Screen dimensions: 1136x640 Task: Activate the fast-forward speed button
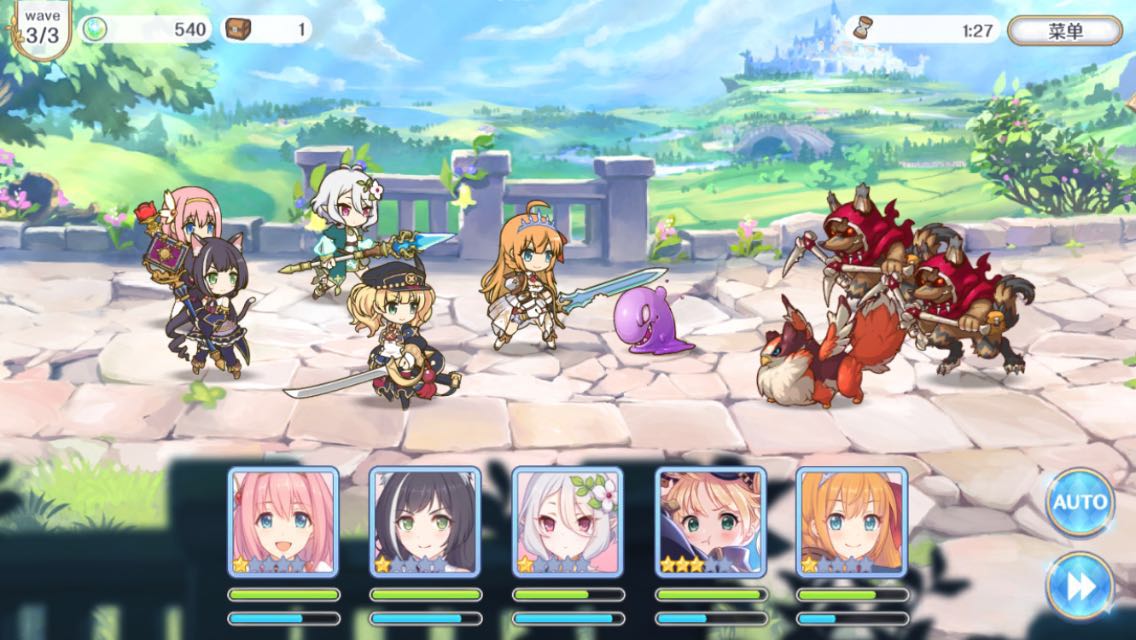pyautogui.click(x=1080, y=585)
